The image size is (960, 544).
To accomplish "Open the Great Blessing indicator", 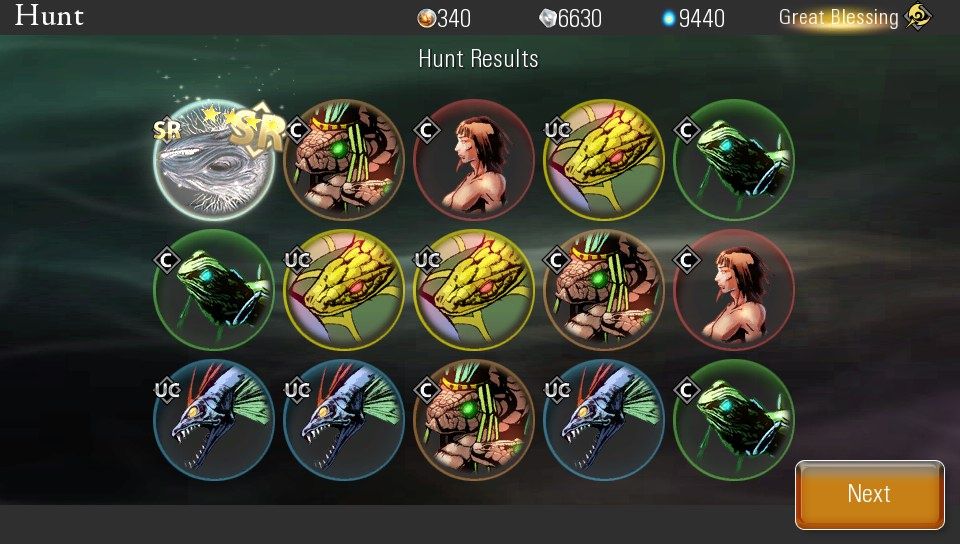I will (x=854, y=17).
